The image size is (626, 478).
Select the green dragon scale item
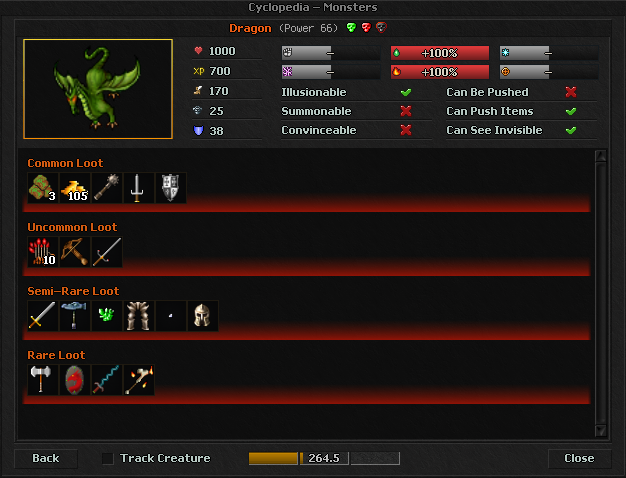[107, 316]
